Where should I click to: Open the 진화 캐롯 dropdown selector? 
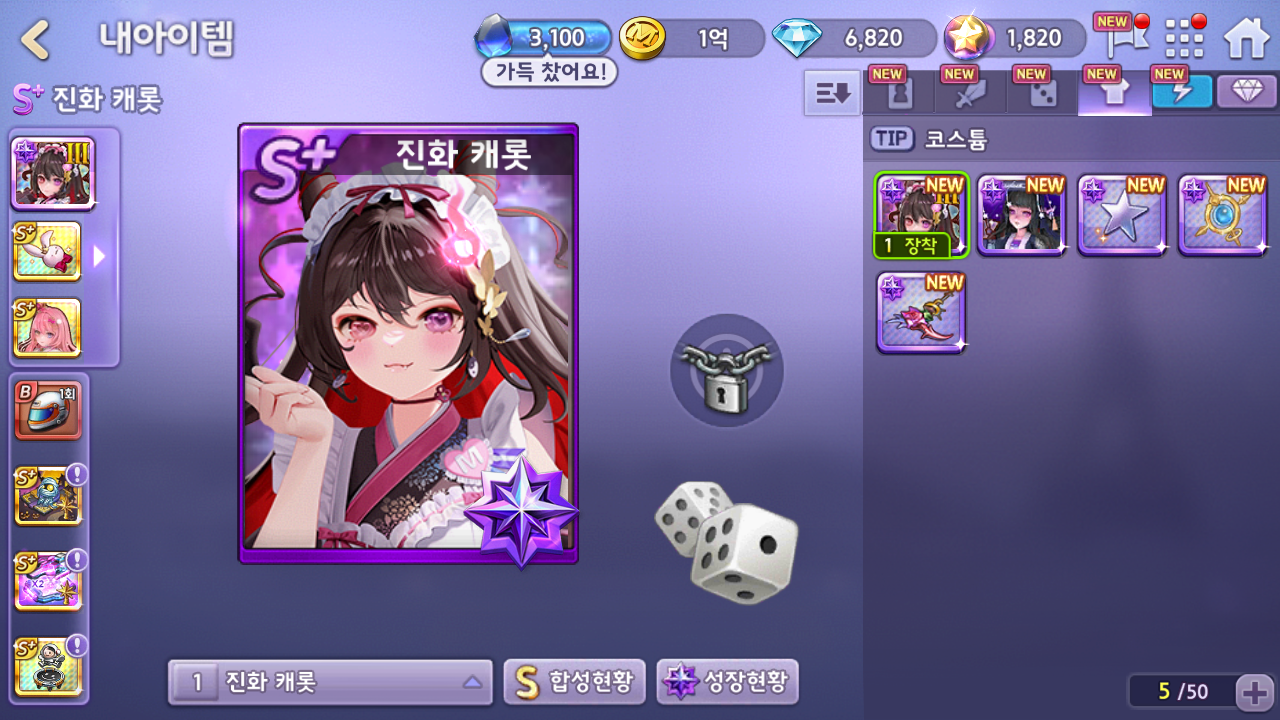click(x=330, y=683)
